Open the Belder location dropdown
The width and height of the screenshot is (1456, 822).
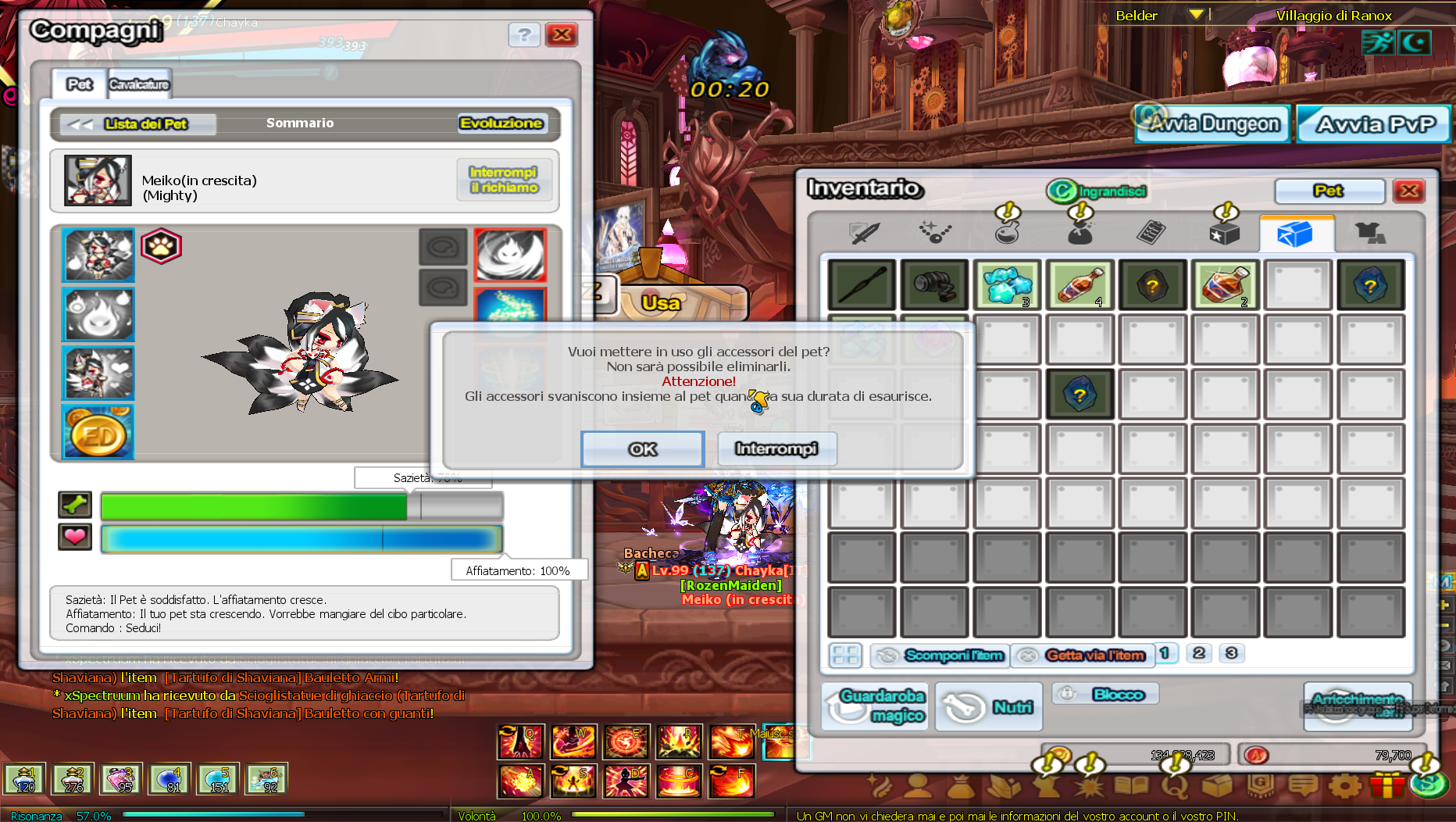tap(1195, 15)
